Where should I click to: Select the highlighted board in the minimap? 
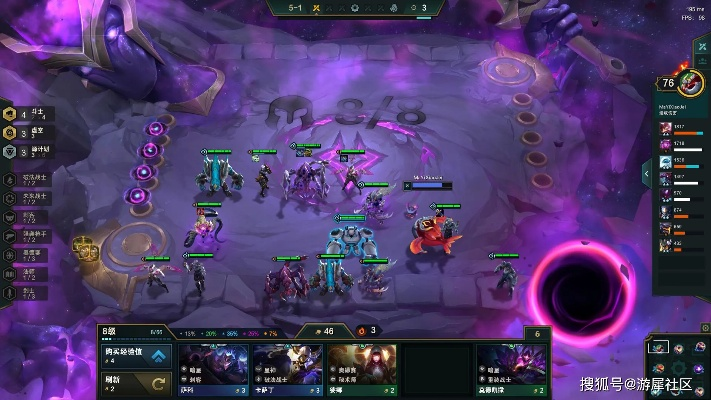click(x=657, y=347)
